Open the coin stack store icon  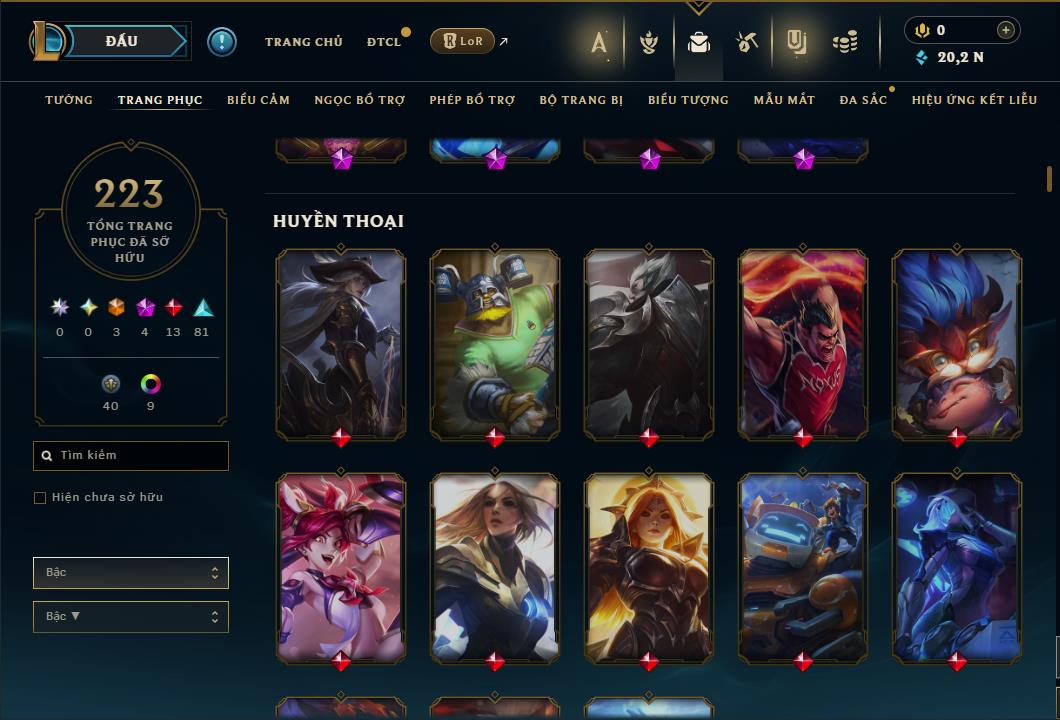[845, 42]
